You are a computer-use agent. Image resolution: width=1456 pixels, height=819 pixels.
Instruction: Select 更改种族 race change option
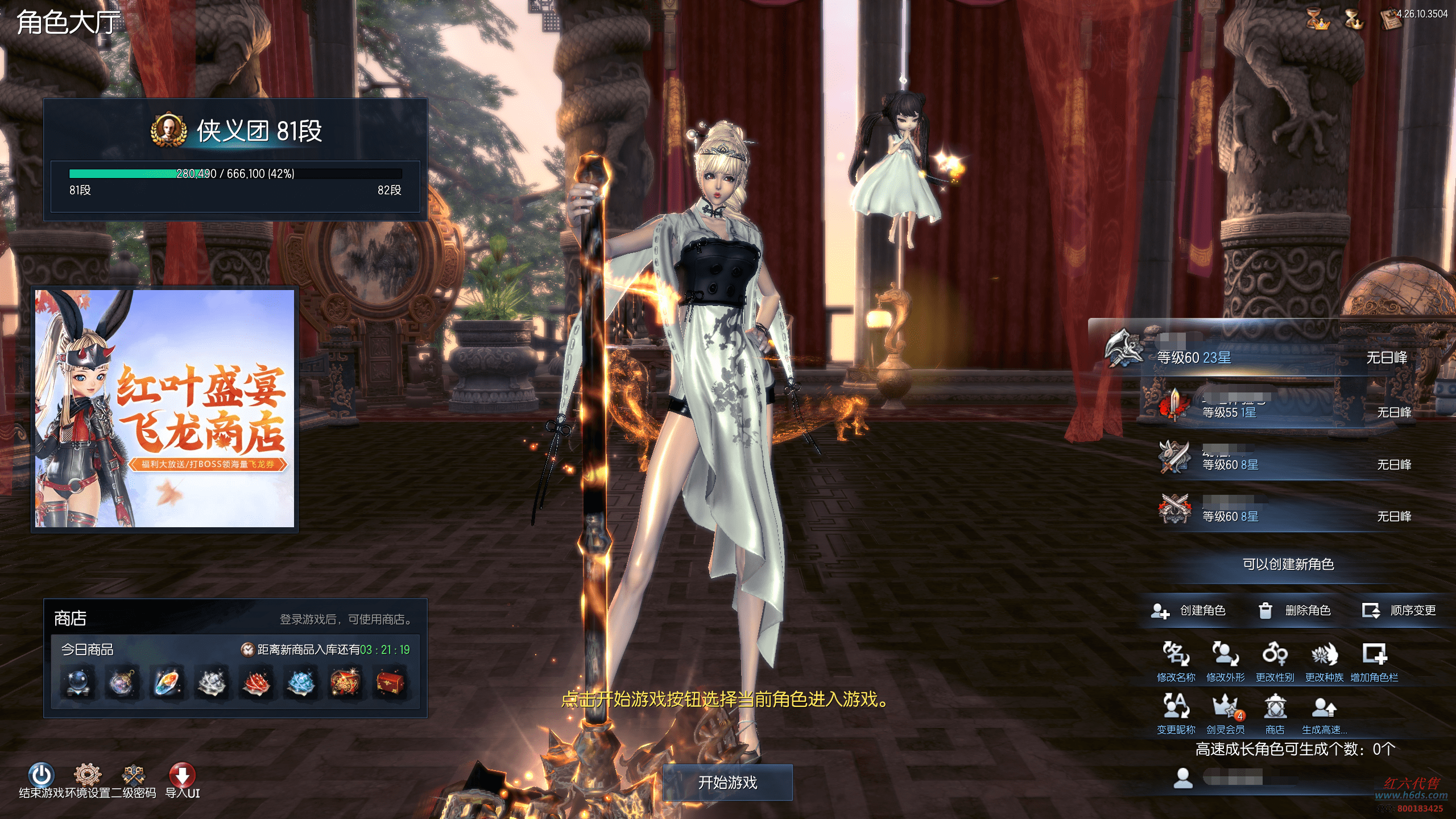[x=1324, y=655]
